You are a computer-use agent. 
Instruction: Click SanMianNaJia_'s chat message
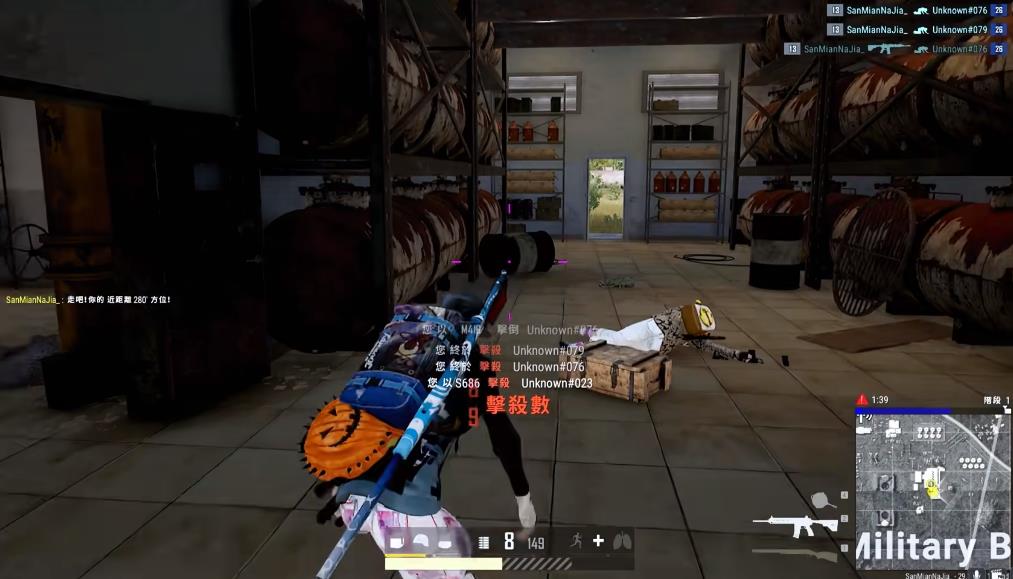(x=88, y=300)
